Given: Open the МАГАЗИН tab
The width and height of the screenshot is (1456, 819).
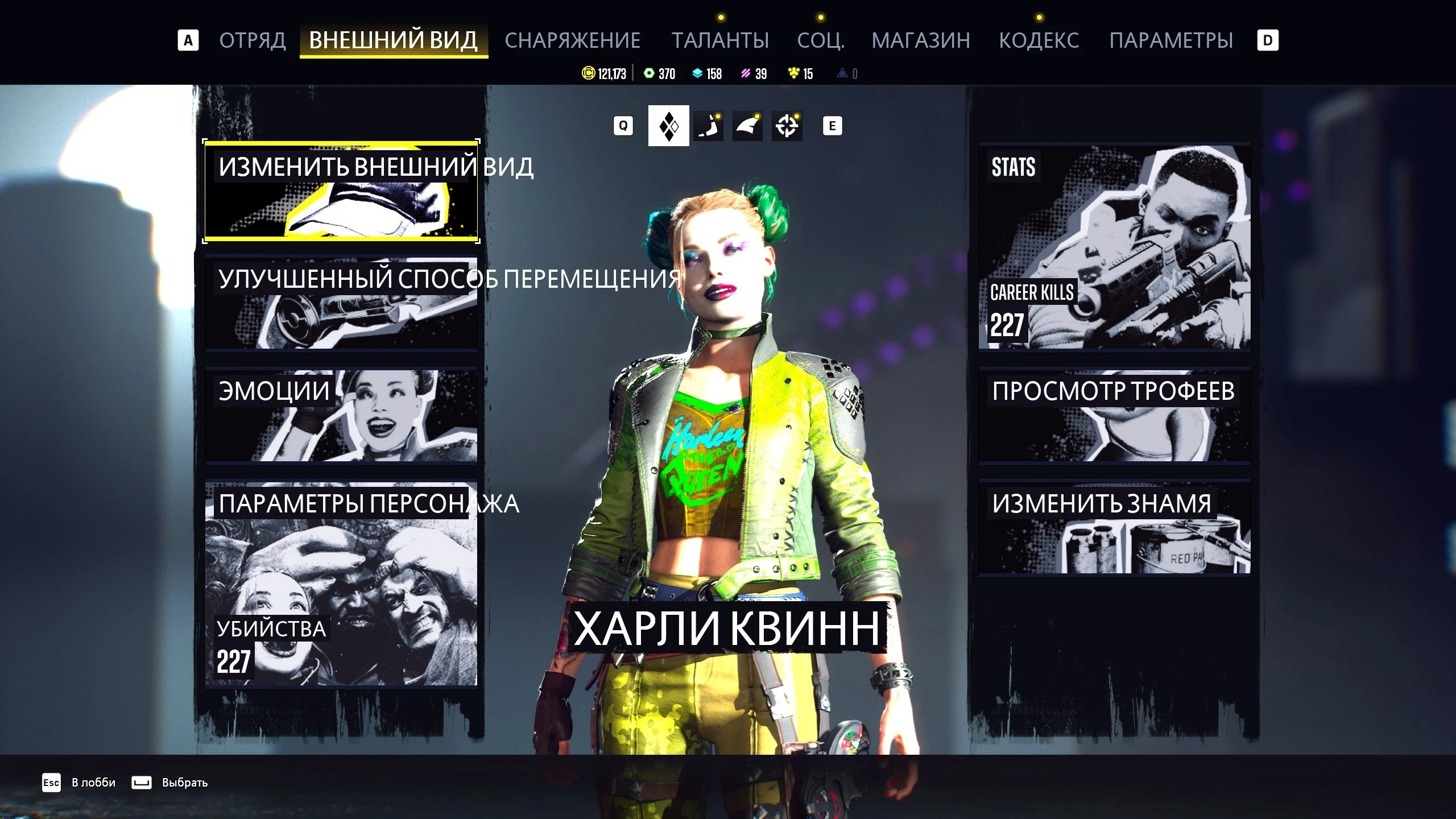Looking at the screenshot, I should (921, 40).
